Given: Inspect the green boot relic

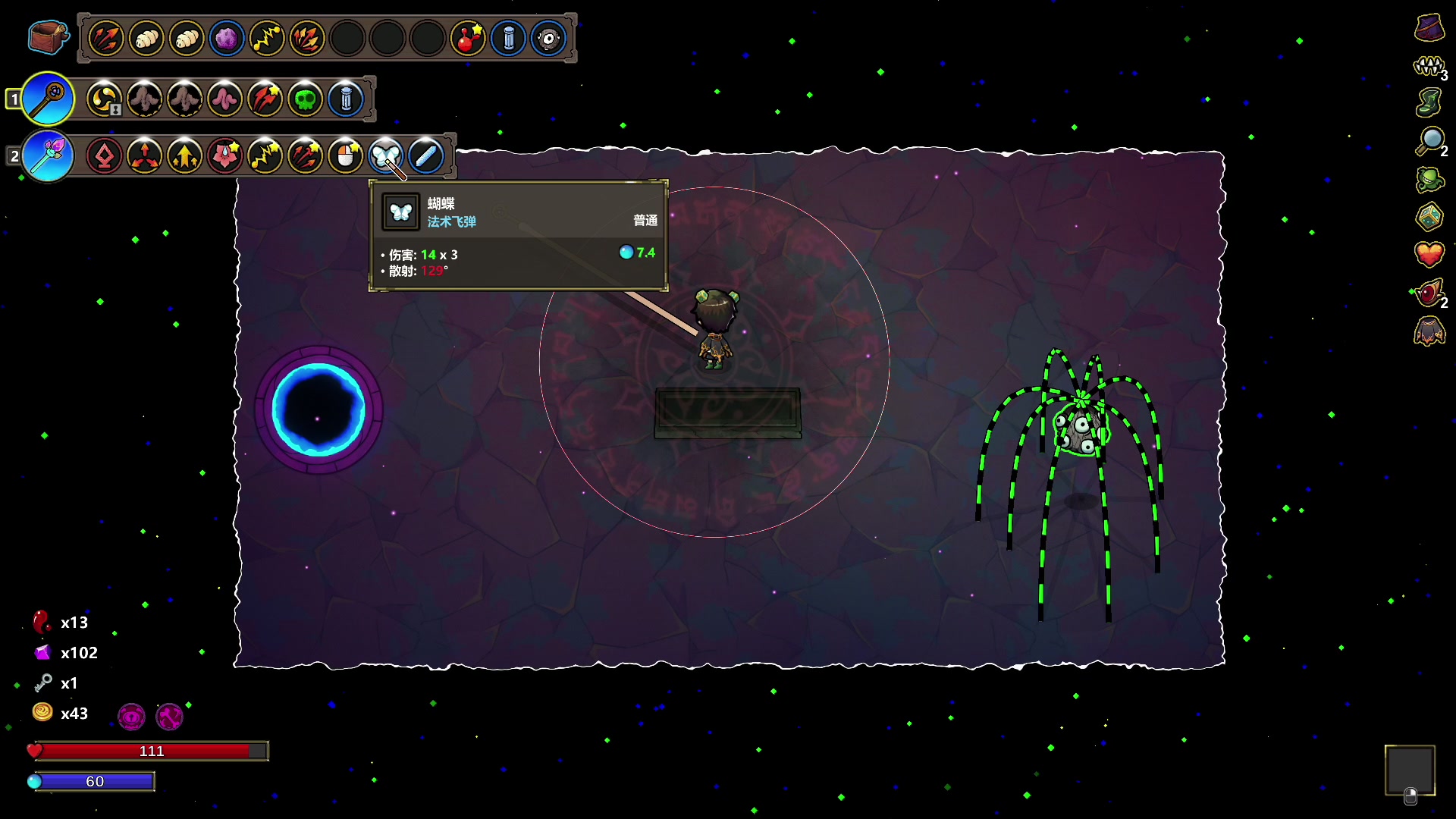Looking at the screenshot, I should (x=1429, y=102).
